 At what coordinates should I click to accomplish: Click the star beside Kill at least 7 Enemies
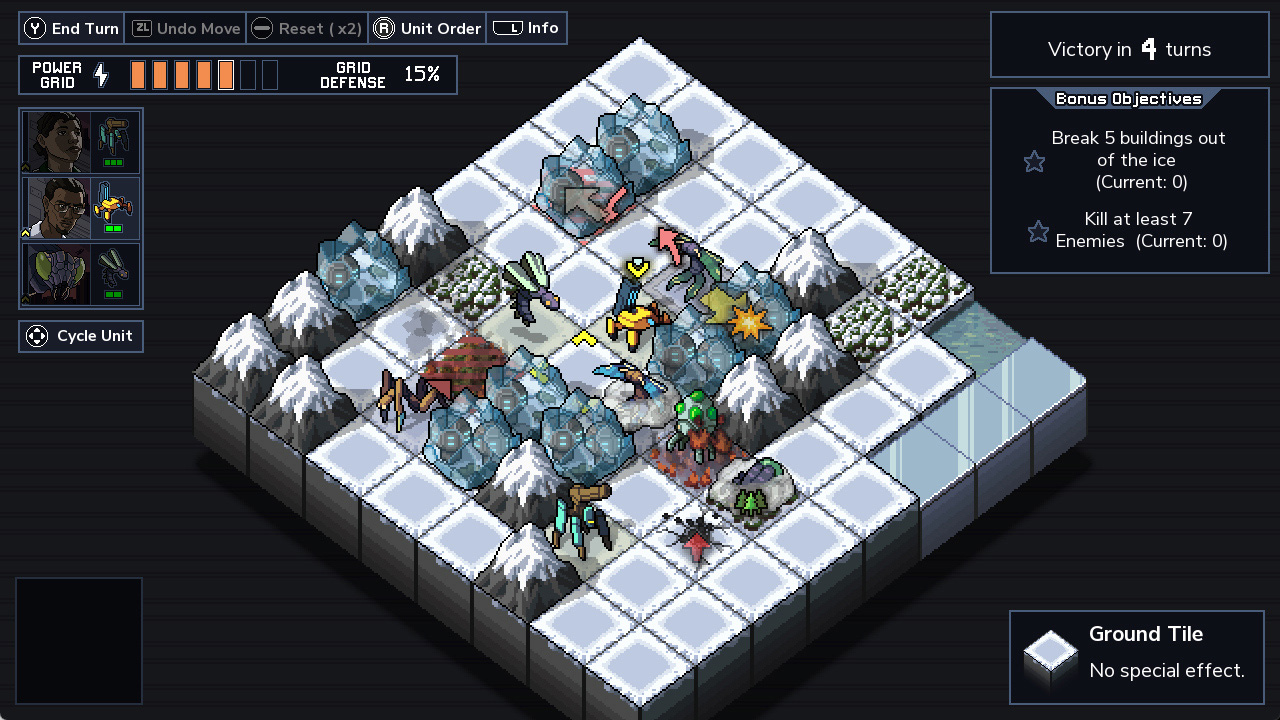[x=1037, y=231]
